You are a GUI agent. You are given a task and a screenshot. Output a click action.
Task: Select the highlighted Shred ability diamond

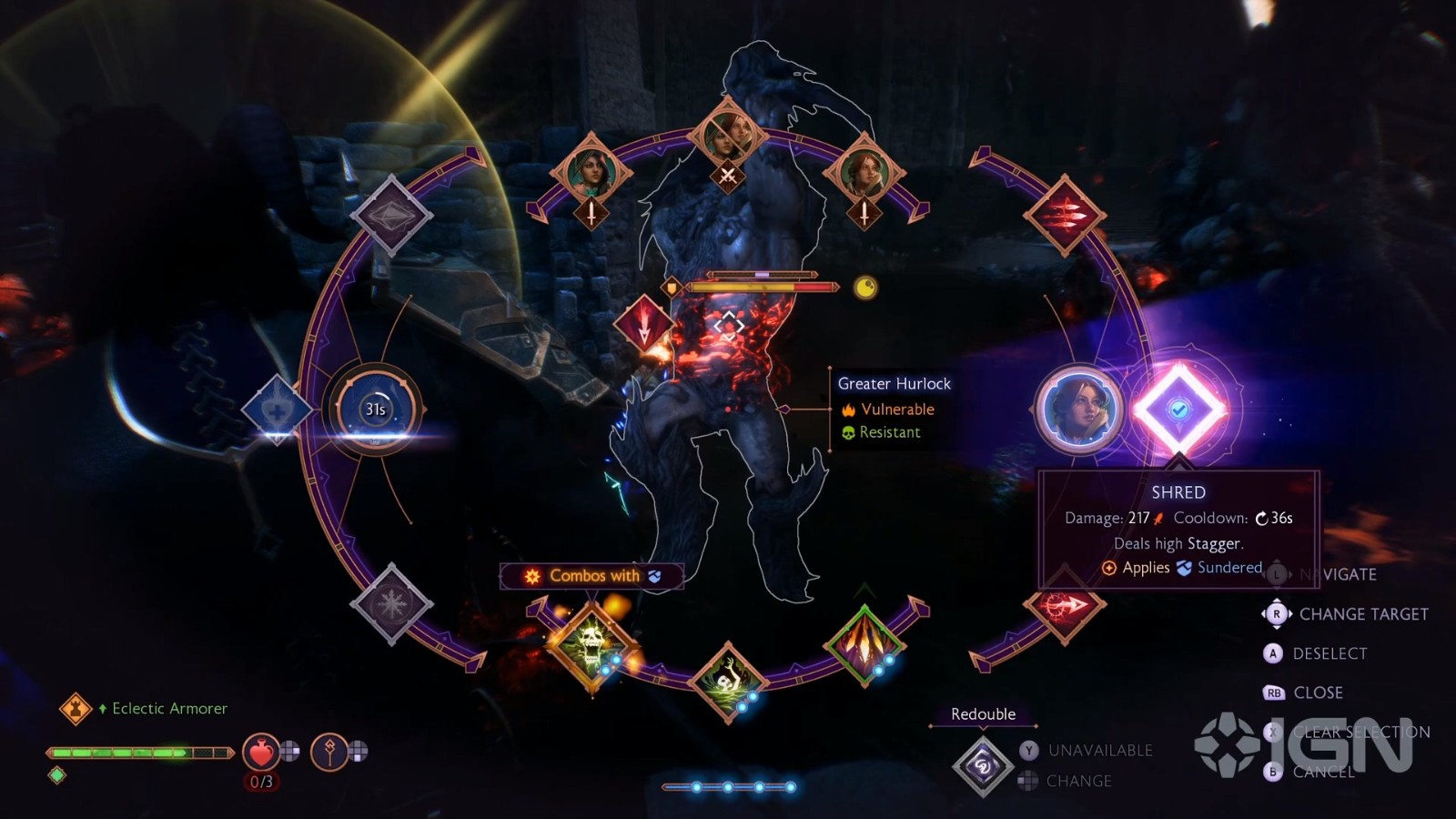point(1178,409)
